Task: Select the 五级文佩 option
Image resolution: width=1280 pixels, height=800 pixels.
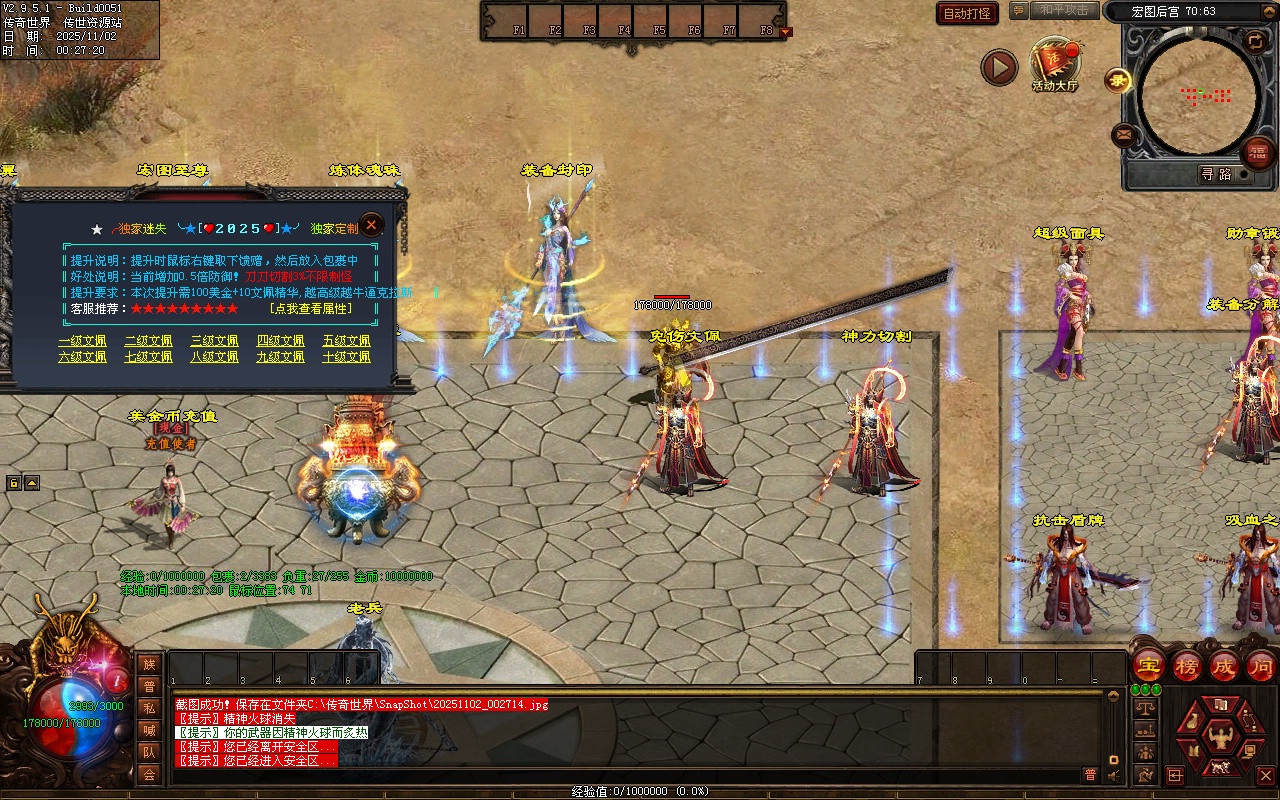Action: (x=346, y=341)
